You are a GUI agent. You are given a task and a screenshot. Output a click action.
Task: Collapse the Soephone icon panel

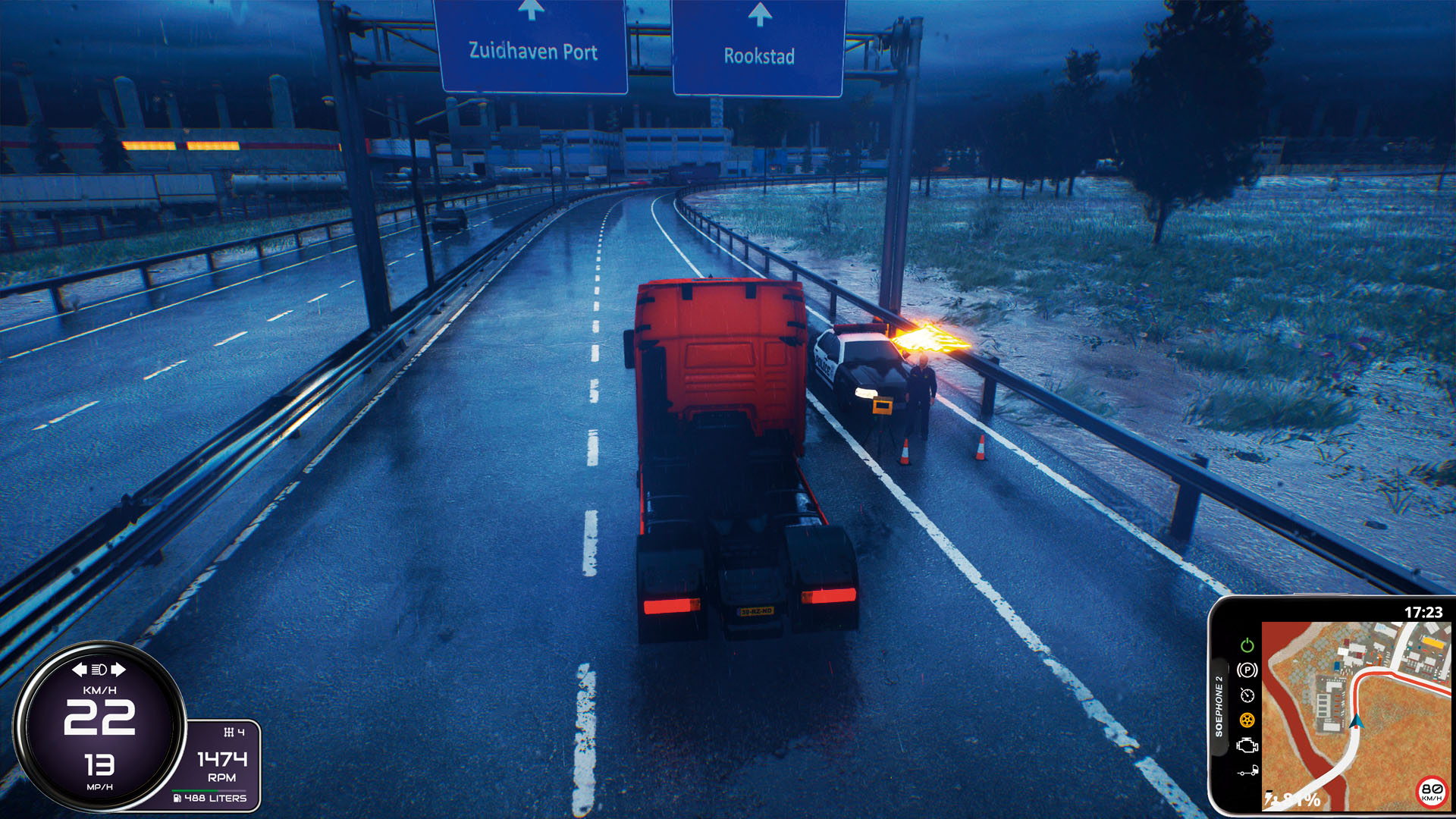pos(1219,706)
